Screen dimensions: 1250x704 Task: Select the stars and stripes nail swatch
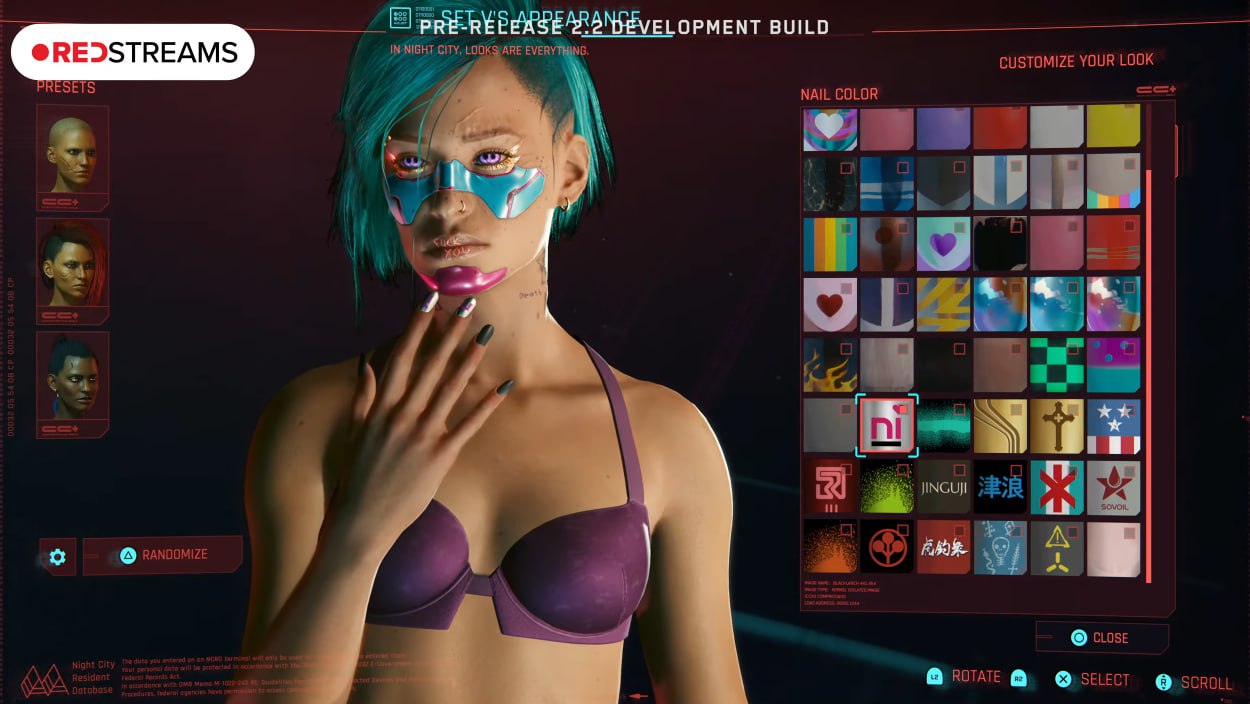pos(1113,426)
